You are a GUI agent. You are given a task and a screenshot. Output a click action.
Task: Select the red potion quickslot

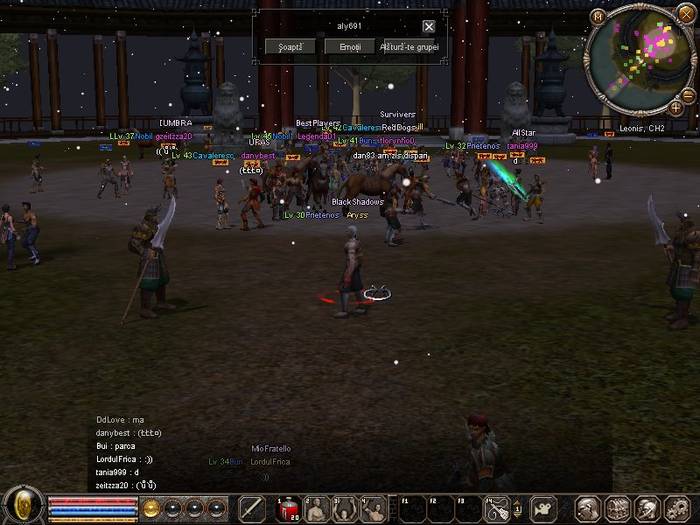tap(289, 509)
